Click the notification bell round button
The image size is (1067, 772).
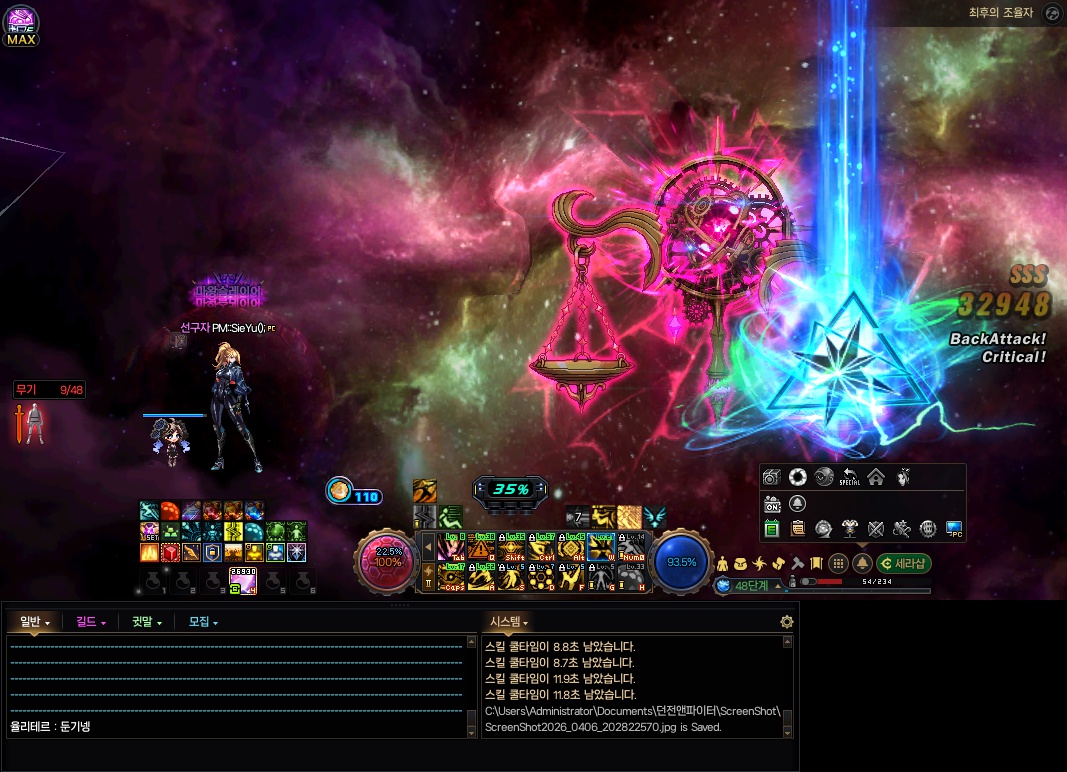[x=862, y=563]
